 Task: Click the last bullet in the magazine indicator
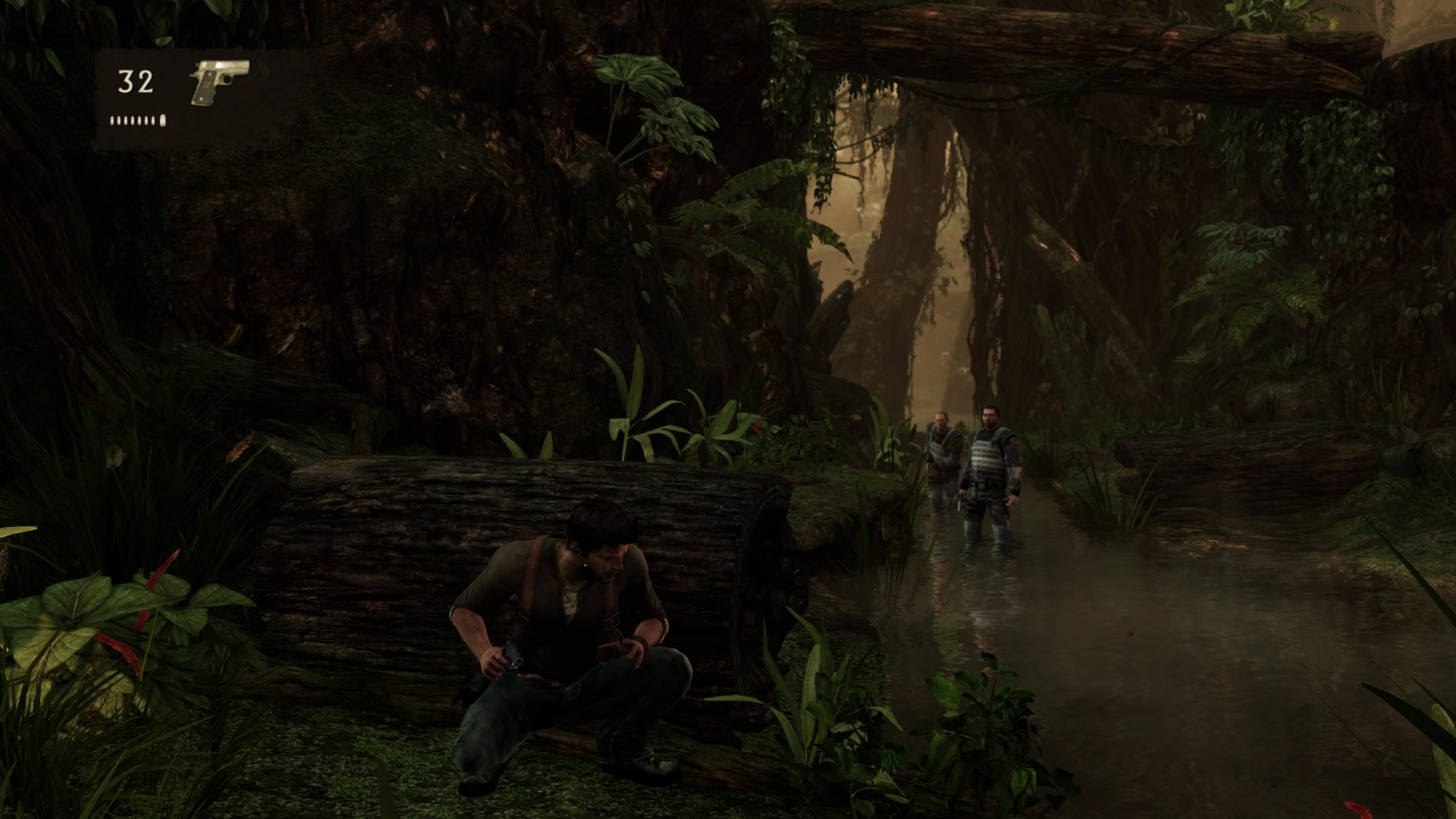[x=162, y=120]
